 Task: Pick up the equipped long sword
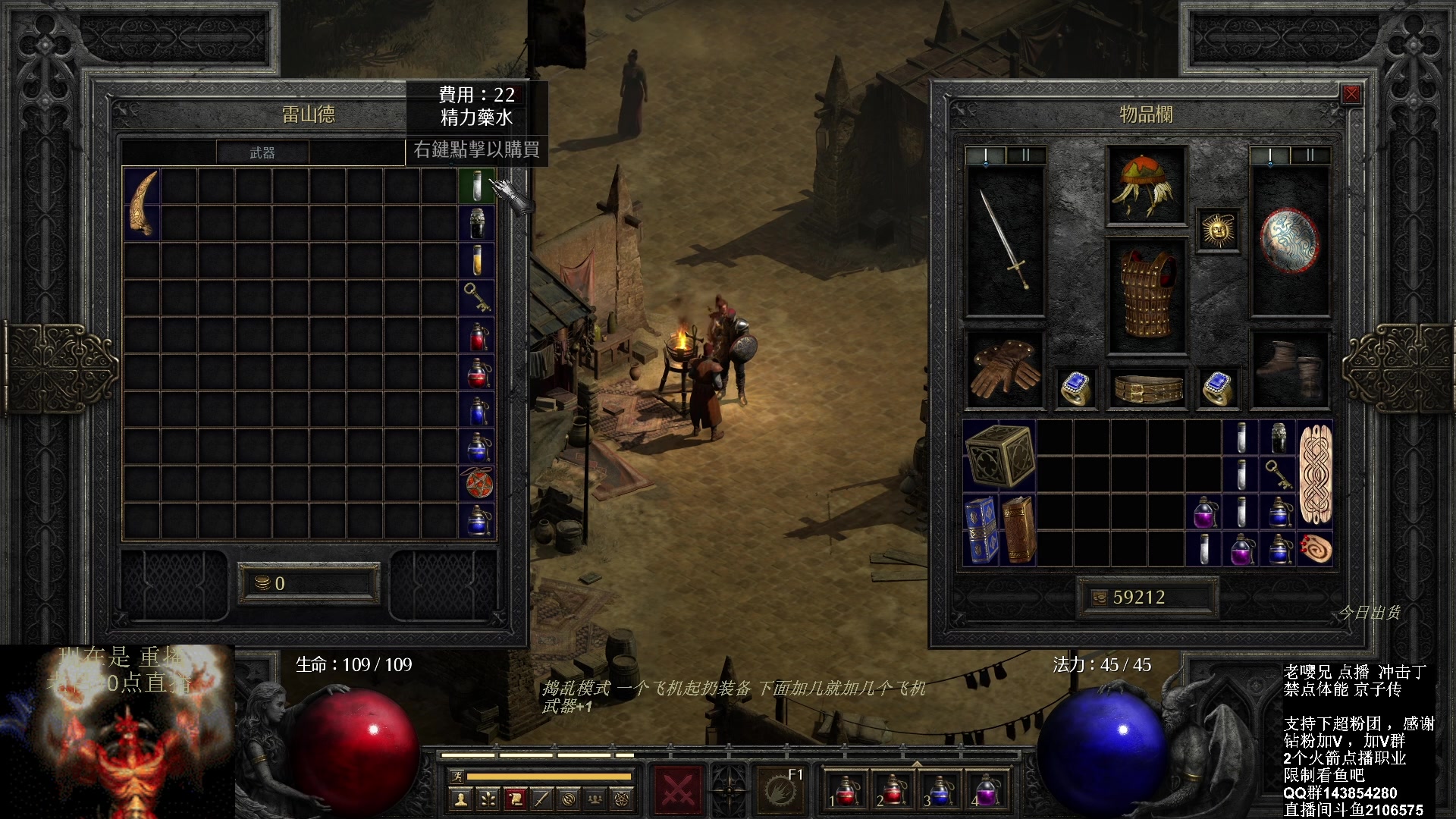tap(1005, 240)
